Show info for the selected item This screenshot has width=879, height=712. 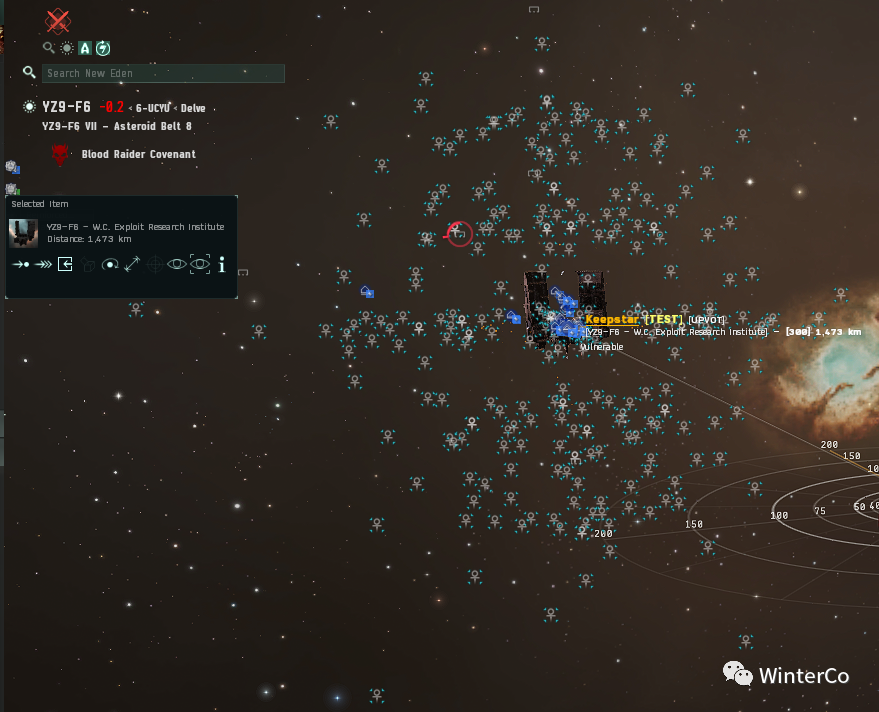(x=221, y=264)
